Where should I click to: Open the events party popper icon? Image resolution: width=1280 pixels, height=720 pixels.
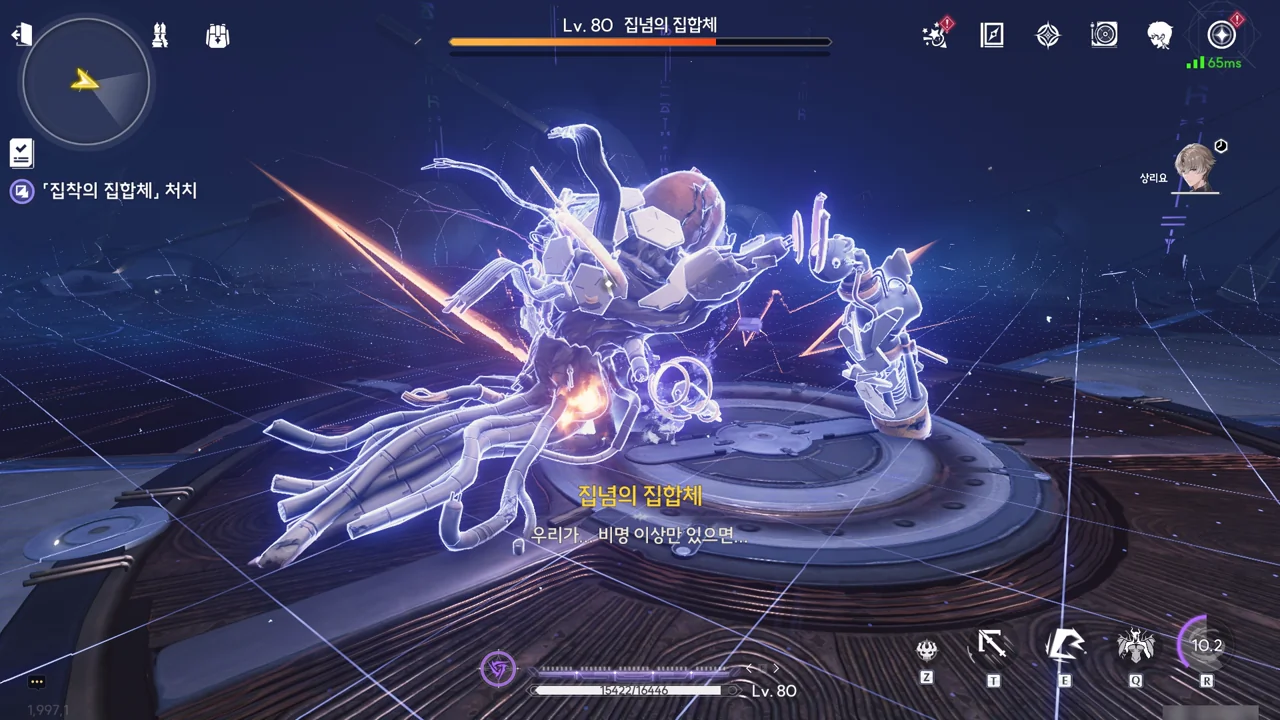point(936,36)
